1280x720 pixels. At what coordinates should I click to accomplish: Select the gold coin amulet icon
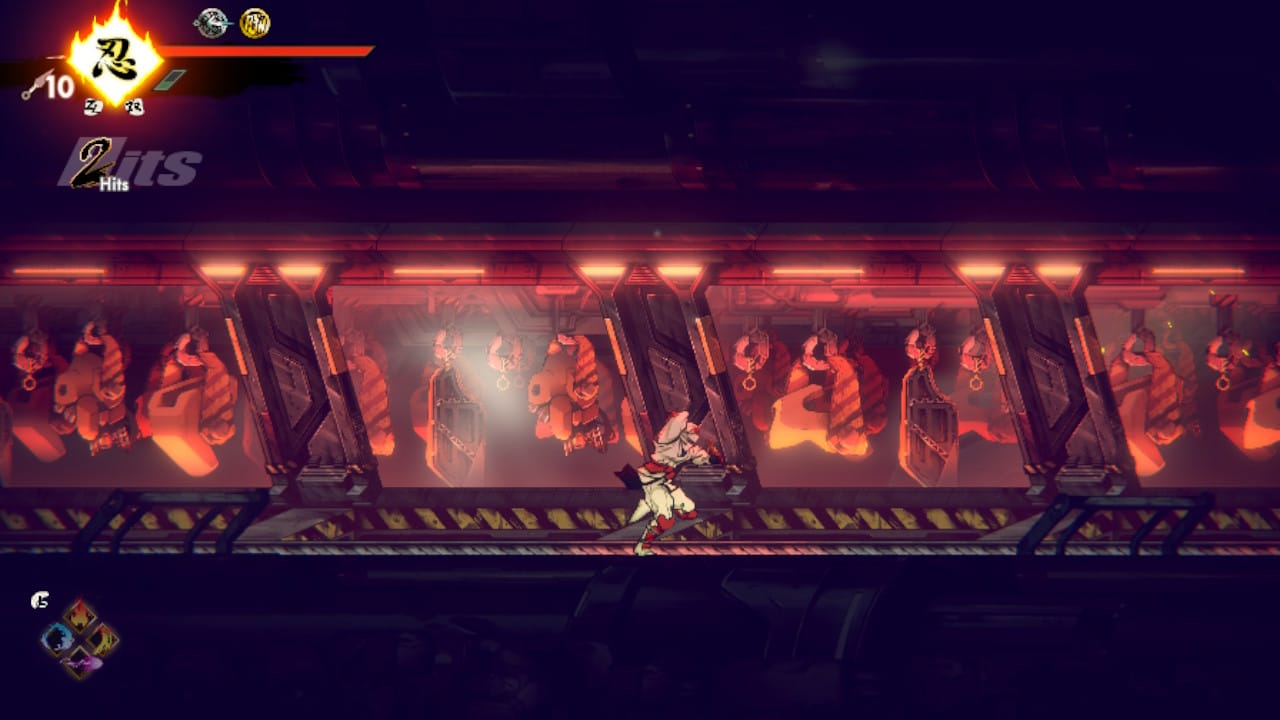[255, 23]
